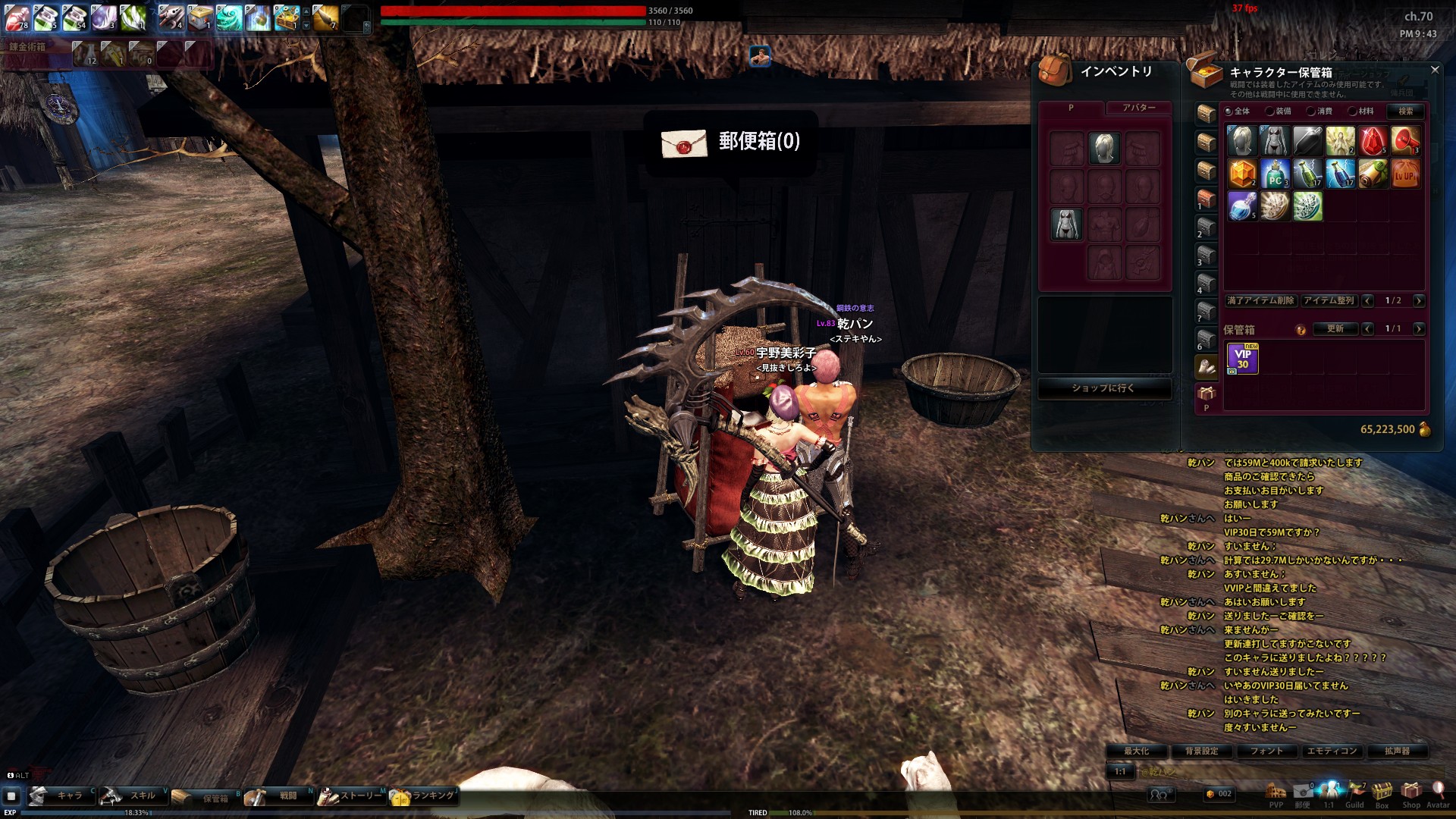1456x819 pixels.
Task: Sort items with アイテム整列
Action: point(1329,301)
